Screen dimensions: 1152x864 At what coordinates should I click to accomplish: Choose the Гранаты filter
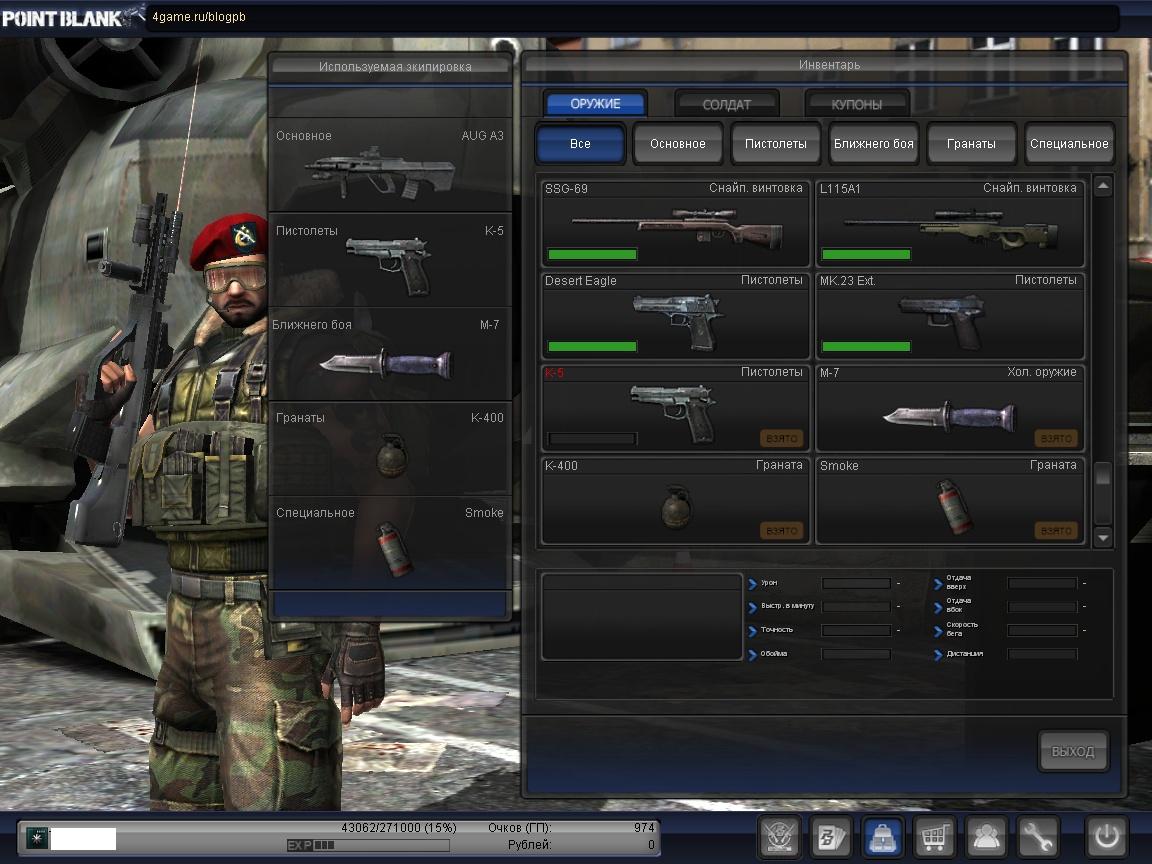[971, 143]
